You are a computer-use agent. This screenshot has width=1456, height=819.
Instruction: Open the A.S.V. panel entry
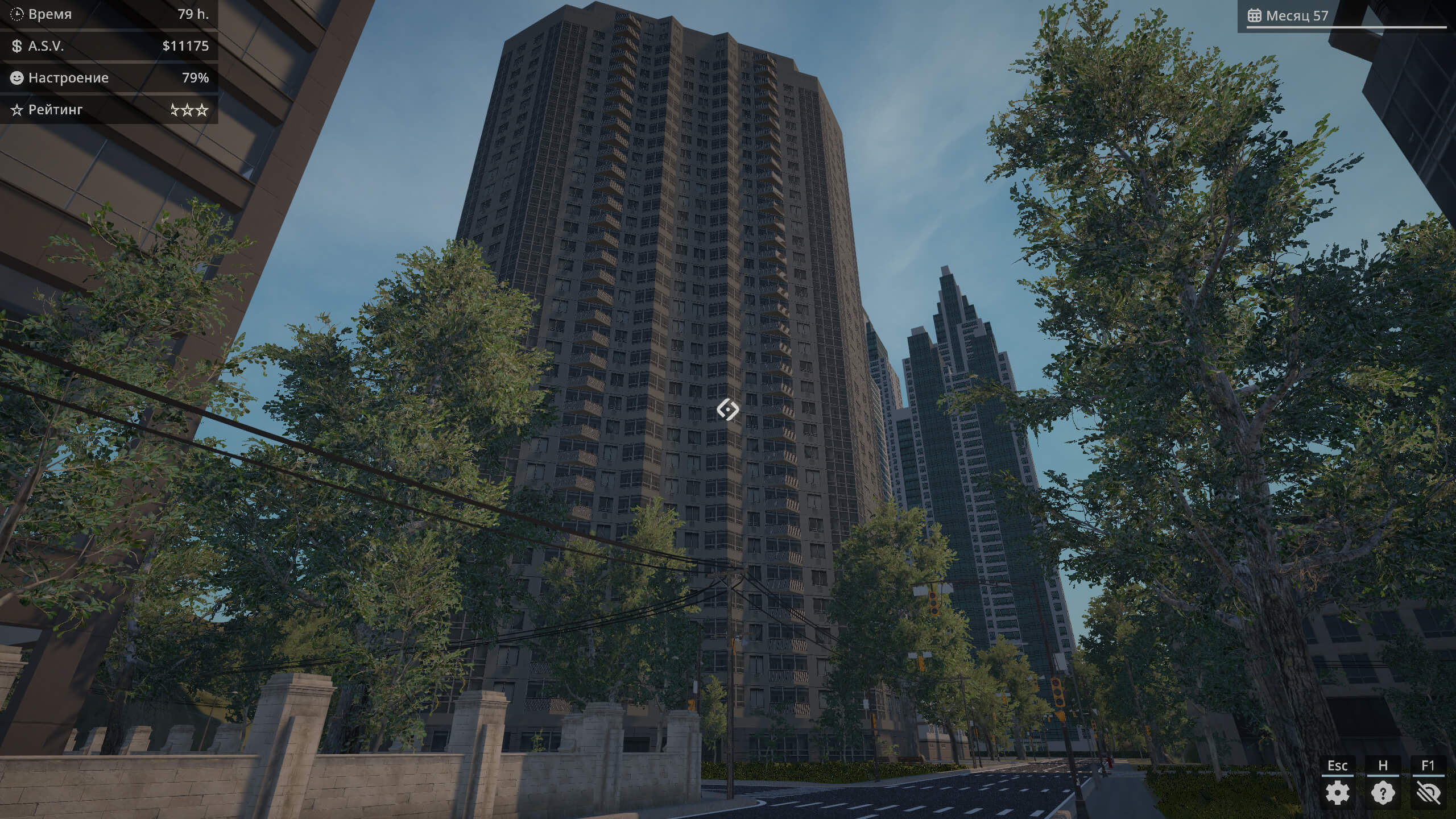coord(108,45)
